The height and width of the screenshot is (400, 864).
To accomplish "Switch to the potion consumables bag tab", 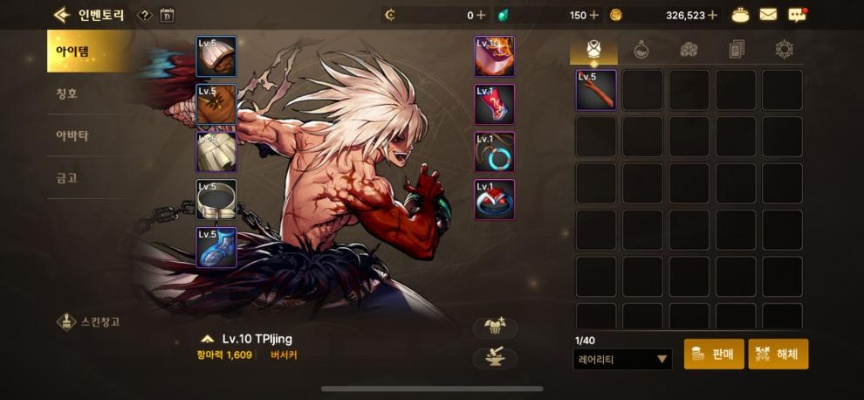I will pos(640,49).
